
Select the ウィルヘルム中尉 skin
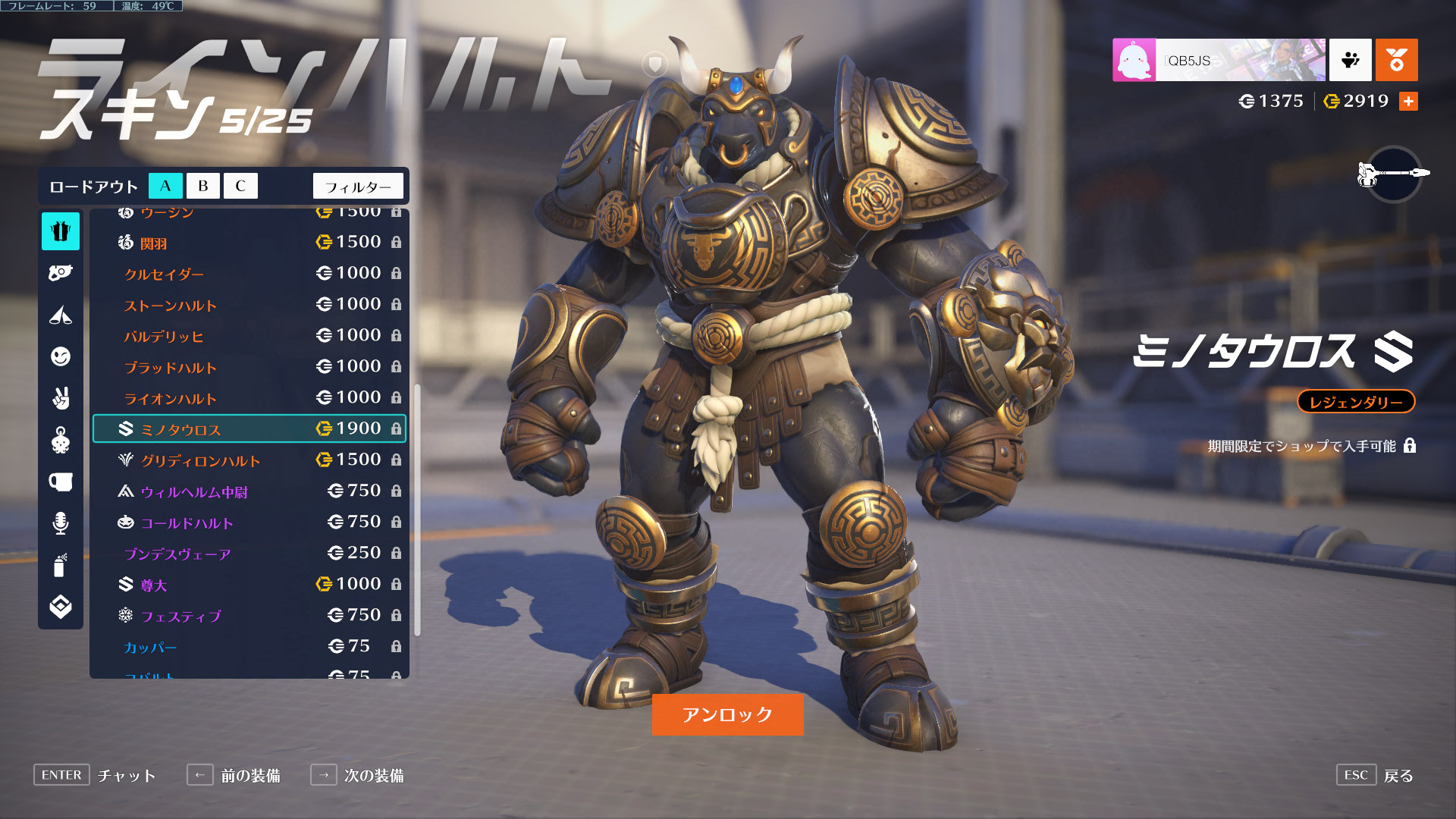249,491
